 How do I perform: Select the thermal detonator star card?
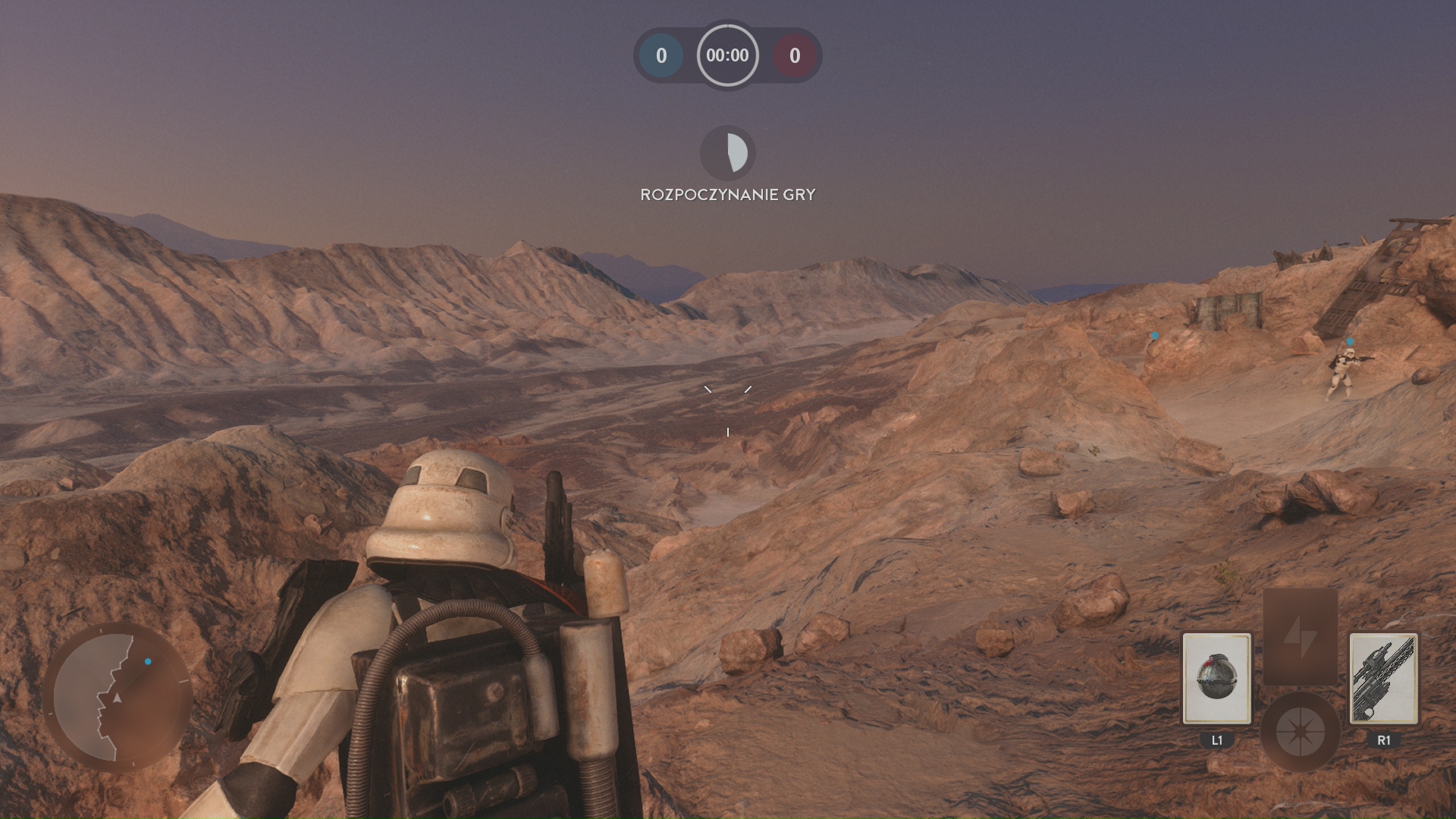1216,678
